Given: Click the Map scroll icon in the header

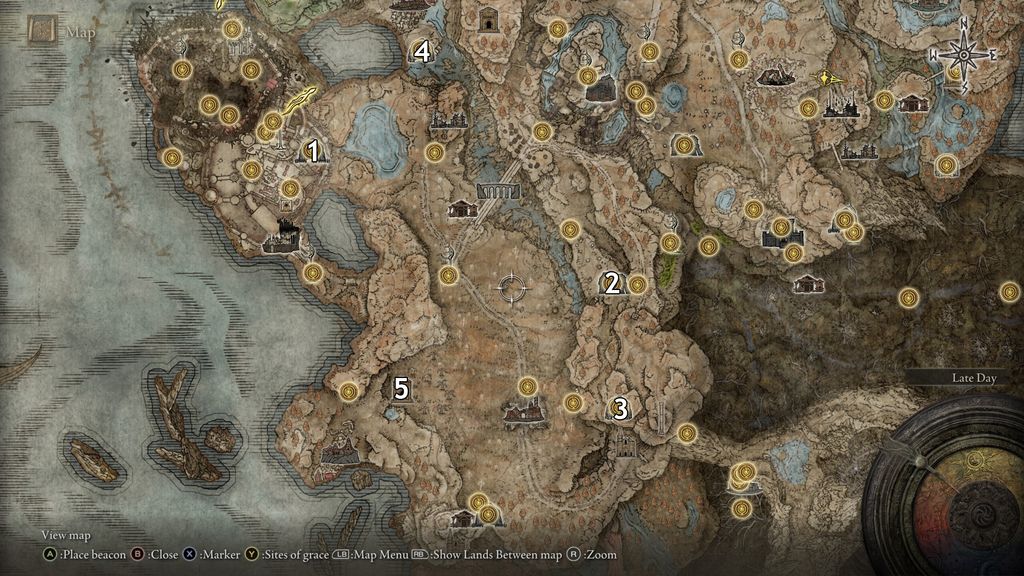Looking at the screenshot, I should click(42, 31).
